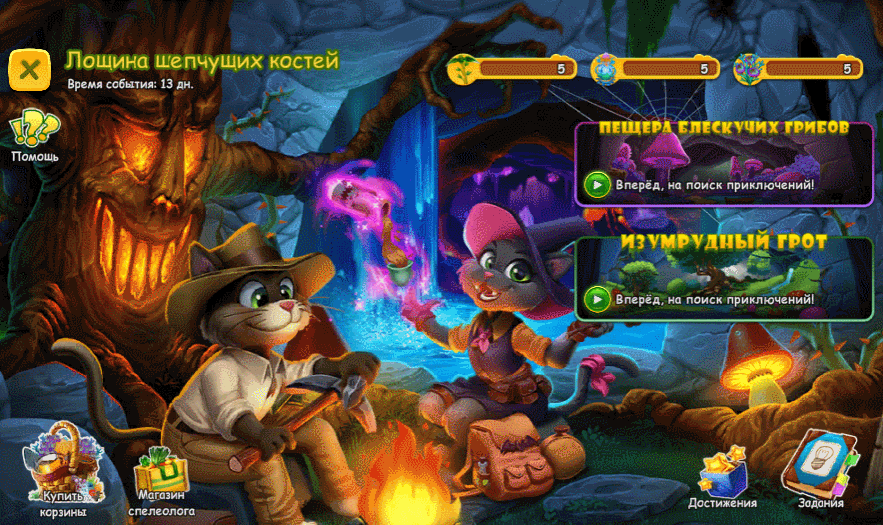Start the Пещера блескучих грибов adventure
The image size is (883, 525).
pyautogui.click(x=598, y=184)
